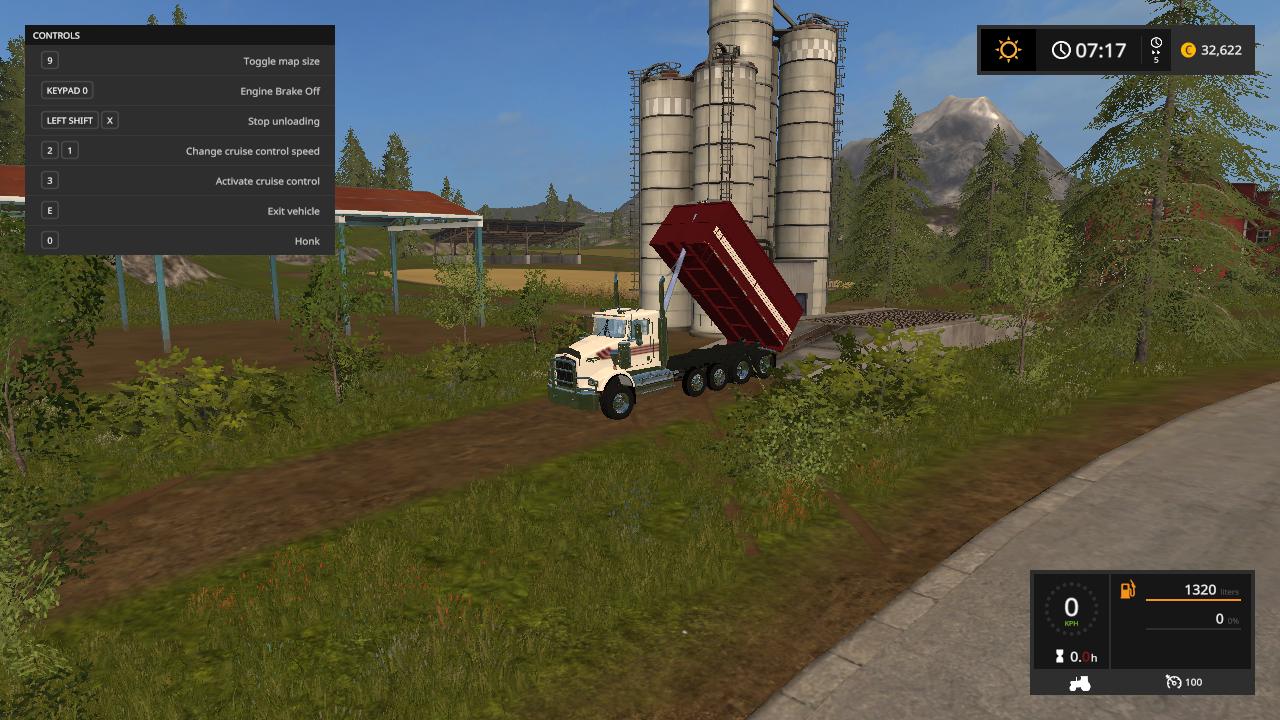Viewport: 1280px width, 720px height.
Task: Click the sunny weather icon
Action: point(1008,50)
